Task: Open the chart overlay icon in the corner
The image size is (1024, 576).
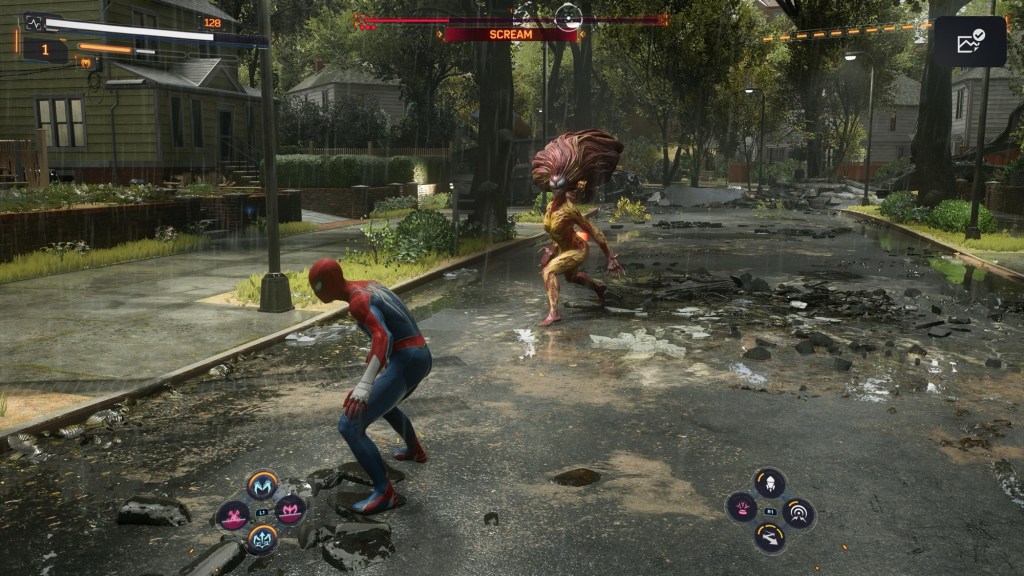Action: tap(970, 41)
